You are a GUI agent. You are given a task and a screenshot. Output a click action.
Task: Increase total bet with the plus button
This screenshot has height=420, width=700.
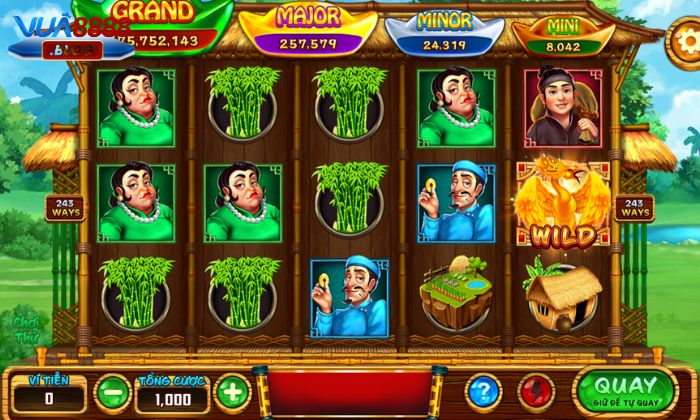(x=230, y=390)
